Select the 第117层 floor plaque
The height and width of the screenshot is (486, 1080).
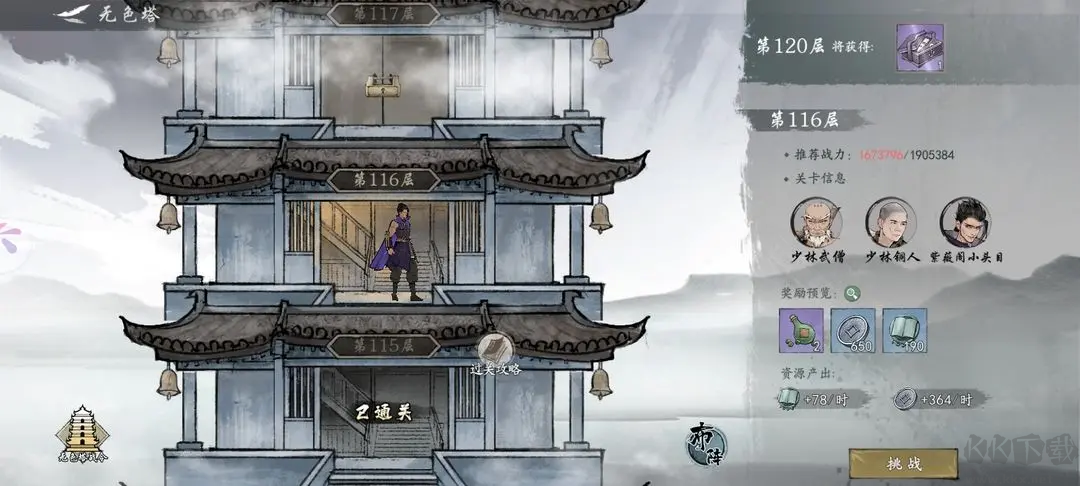(383, 14)
